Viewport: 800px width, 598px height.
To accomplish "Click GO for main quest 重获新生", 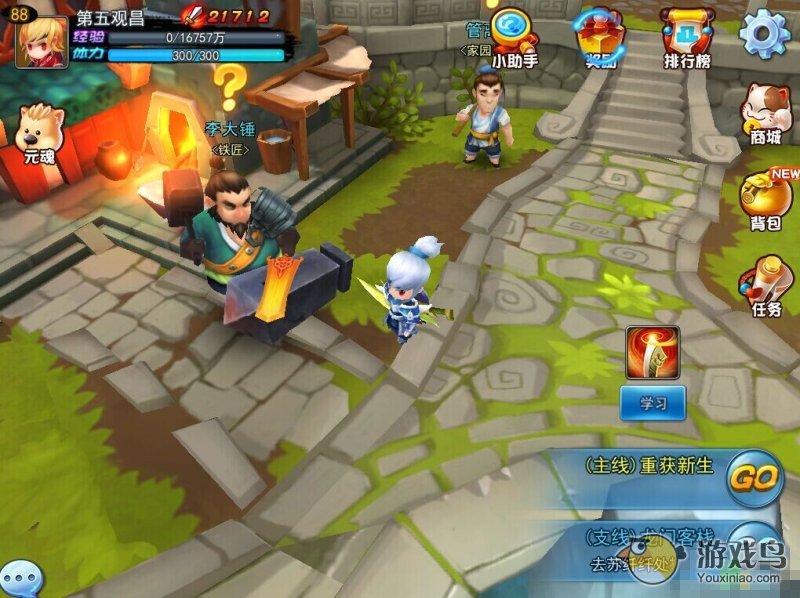I will pyautogui.click(x=753, y=477).
